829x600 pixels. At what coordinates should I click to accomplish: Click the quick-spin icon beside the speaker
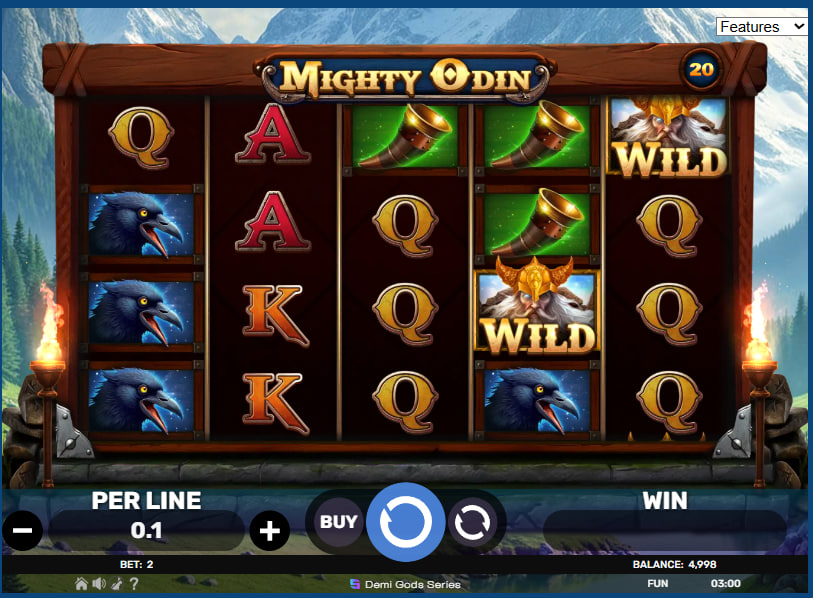(116, 583)
